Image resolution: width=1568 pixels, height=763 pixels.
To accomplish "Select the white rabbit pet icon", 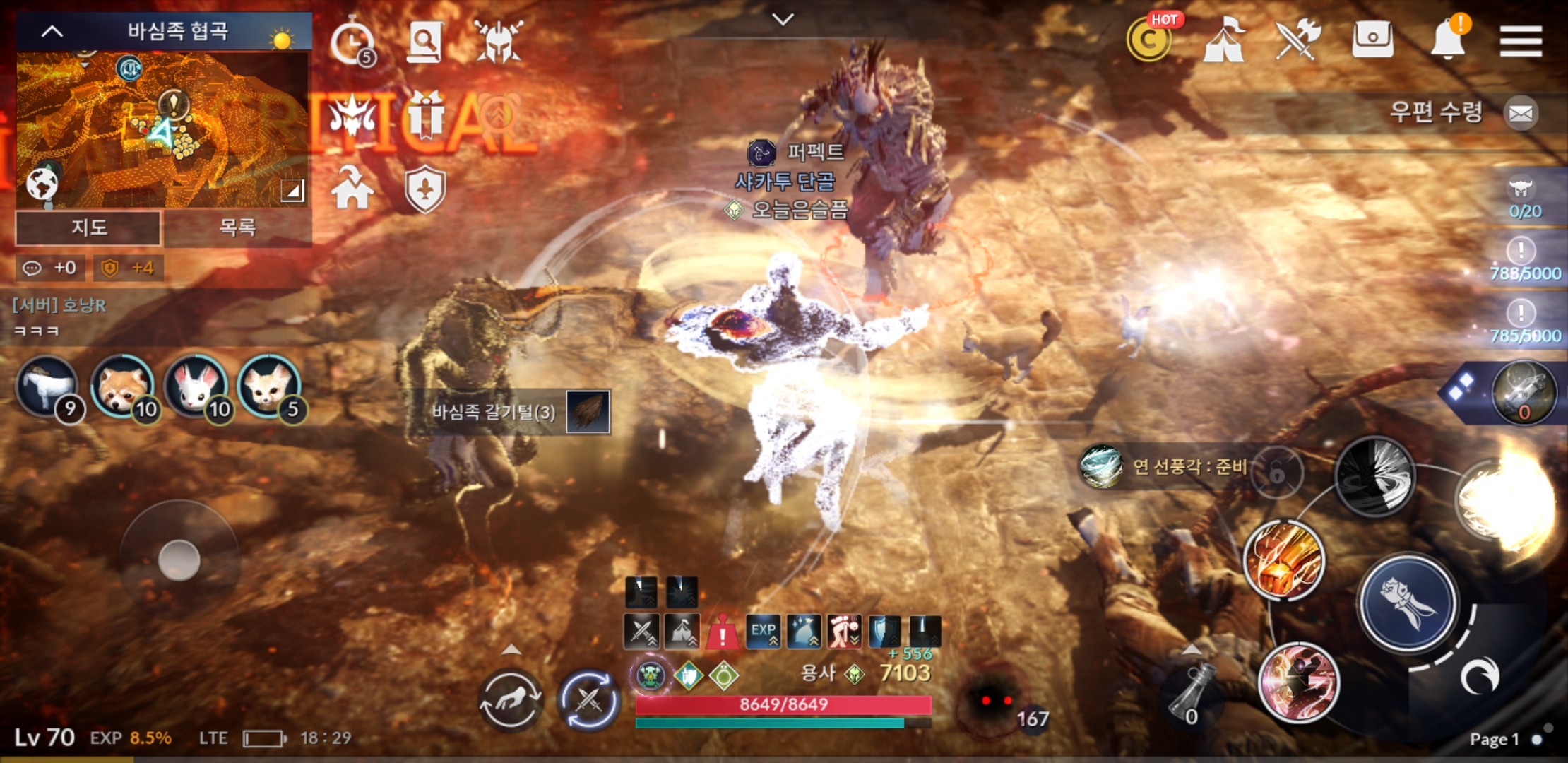I will click(196, 386).
